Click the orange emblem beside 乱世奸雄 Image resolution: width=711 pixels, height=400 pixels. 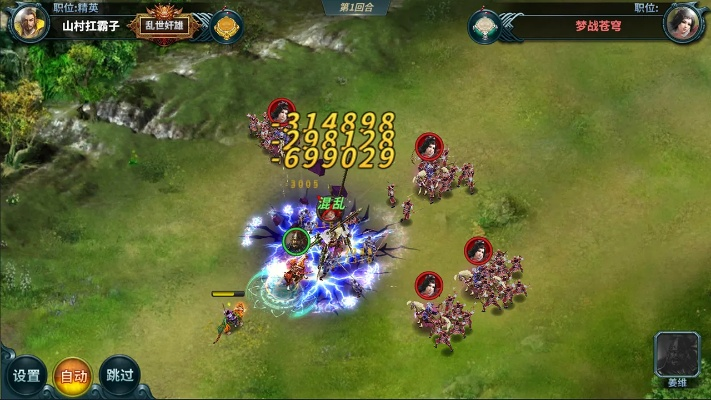[x=227, y=26]
